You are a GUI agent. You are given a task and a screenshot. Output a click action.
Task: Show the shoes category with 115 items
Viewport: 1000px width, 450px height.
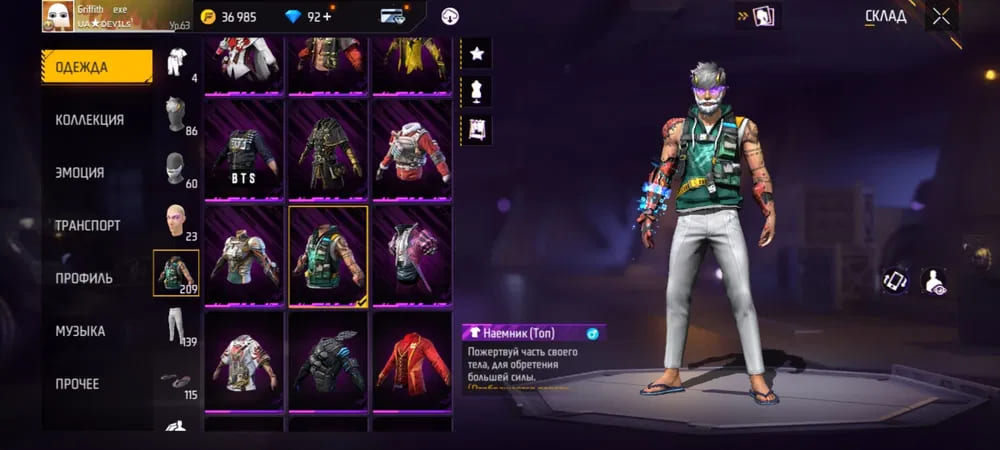click(176, 380)
